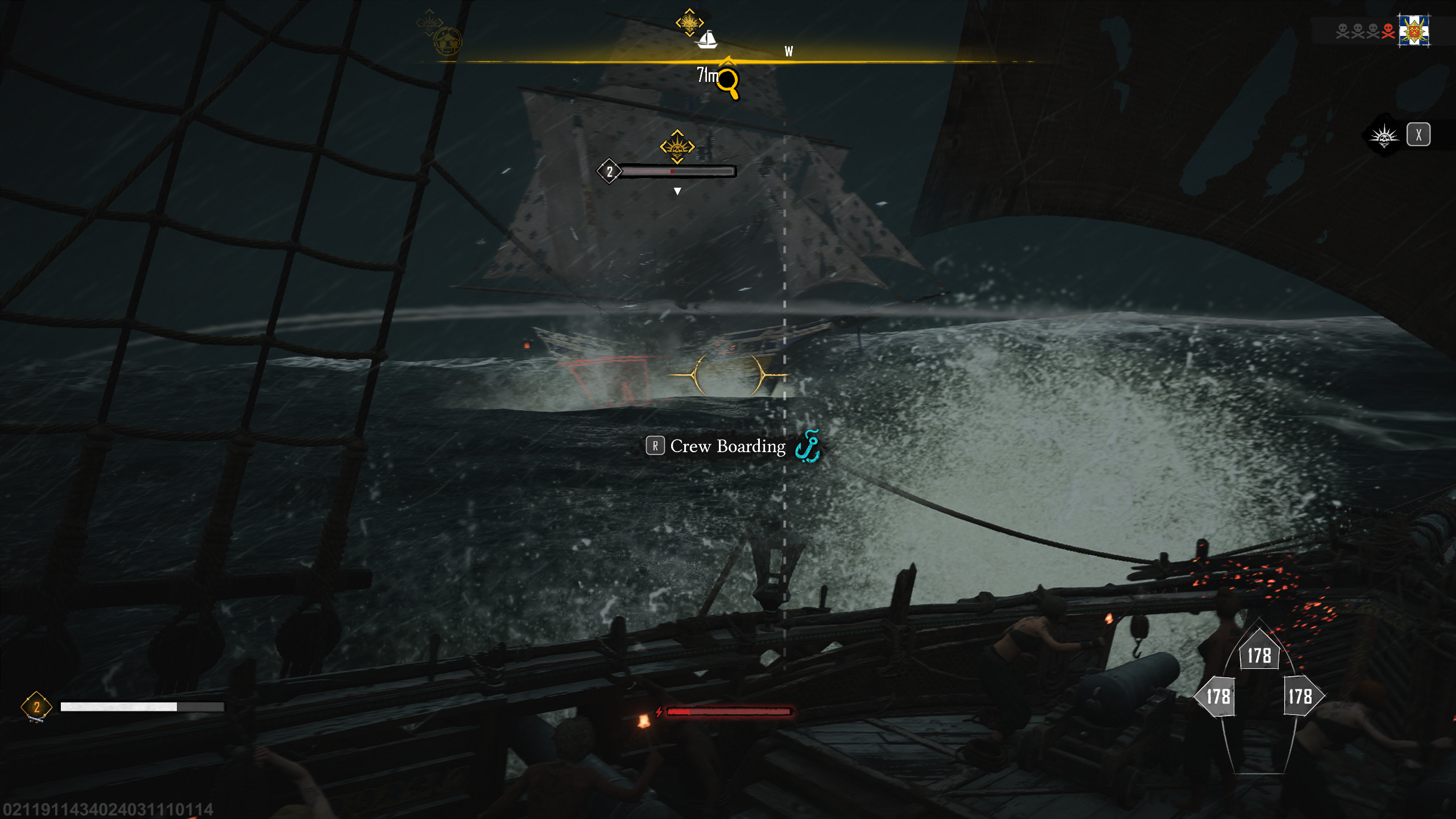Screen dimensions: 1456x819
Task: Click the lightning icon on the ship health bar
Action: [660, 710]
